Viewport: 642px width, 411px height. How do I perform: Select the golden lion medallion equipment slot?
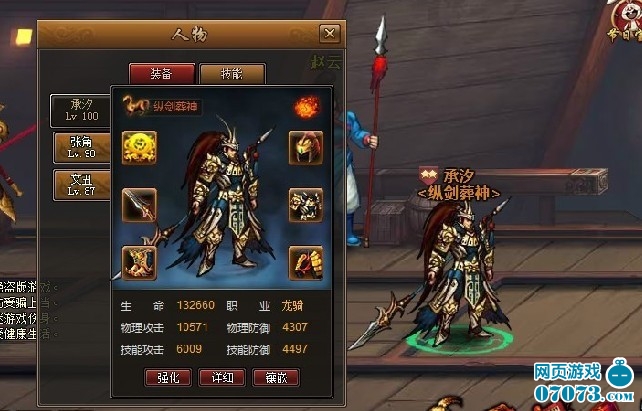[139, 147]
